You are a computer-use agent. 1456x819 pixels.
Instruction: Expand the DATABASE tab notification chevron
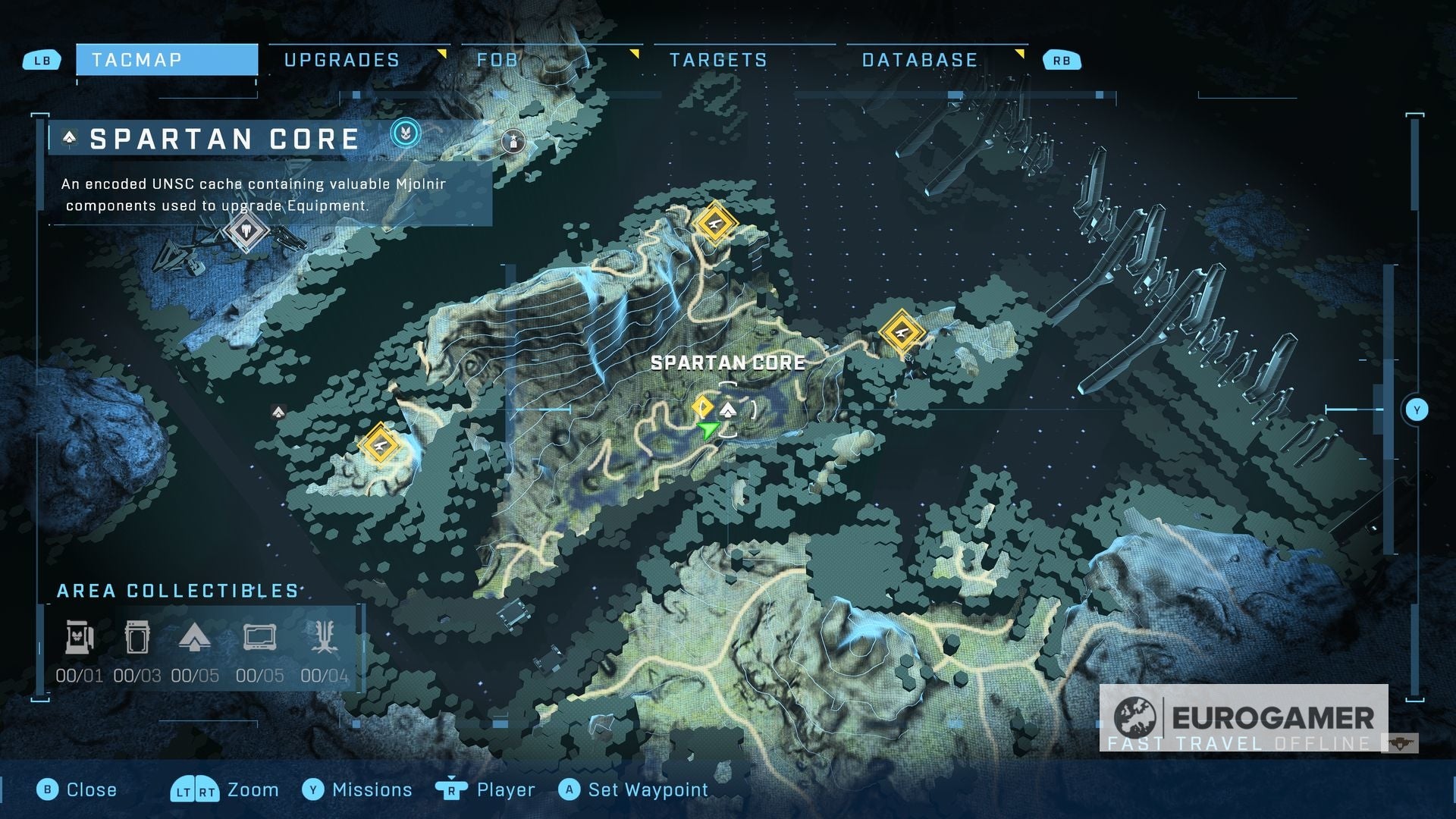[1021, 52]
